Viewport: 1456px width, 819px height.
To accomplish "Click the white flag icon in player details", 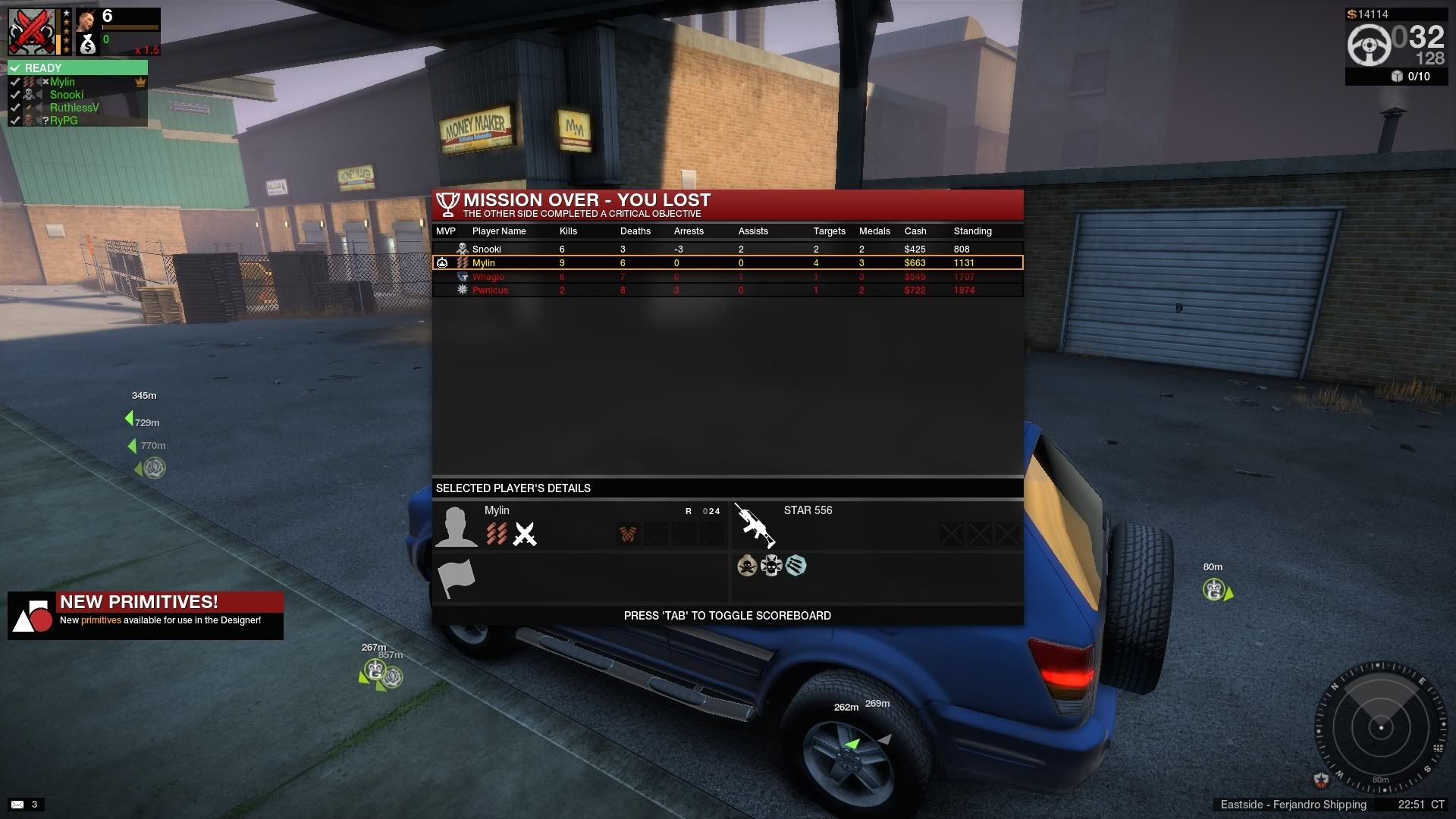I will coord(456,579).
